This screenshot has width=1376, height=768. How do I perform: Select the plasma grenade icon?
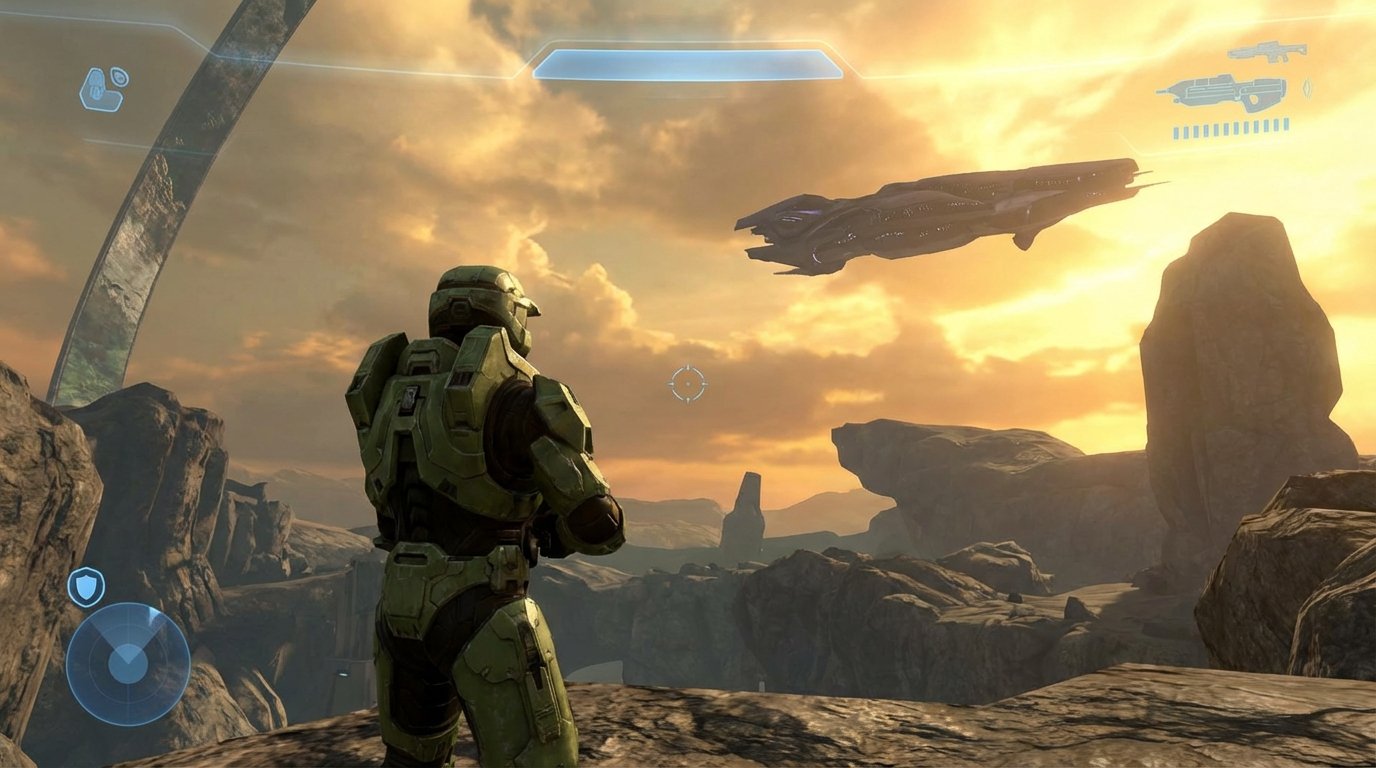[118, 77]
